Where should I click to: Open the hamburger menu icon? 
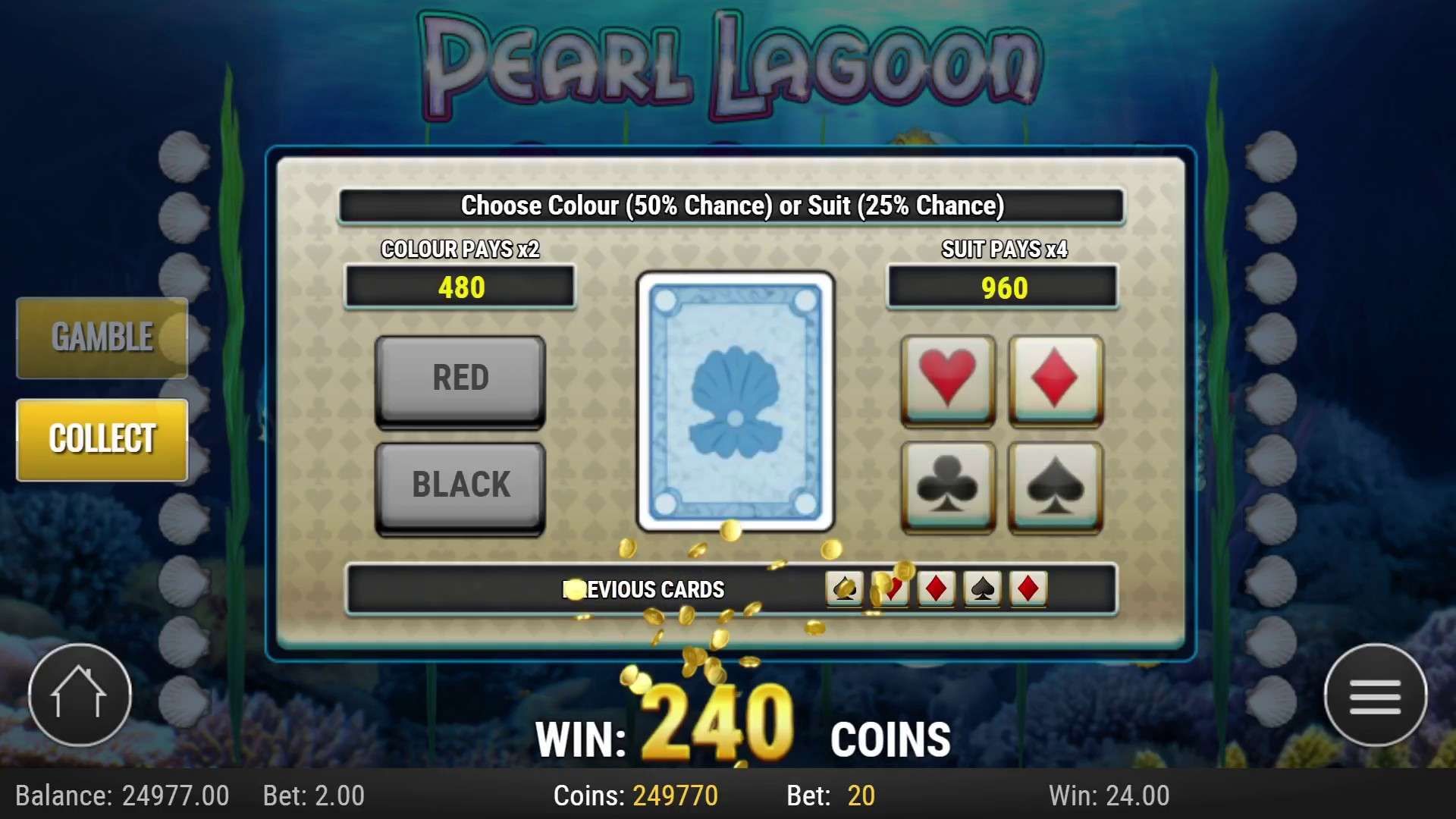point(1376,695)
